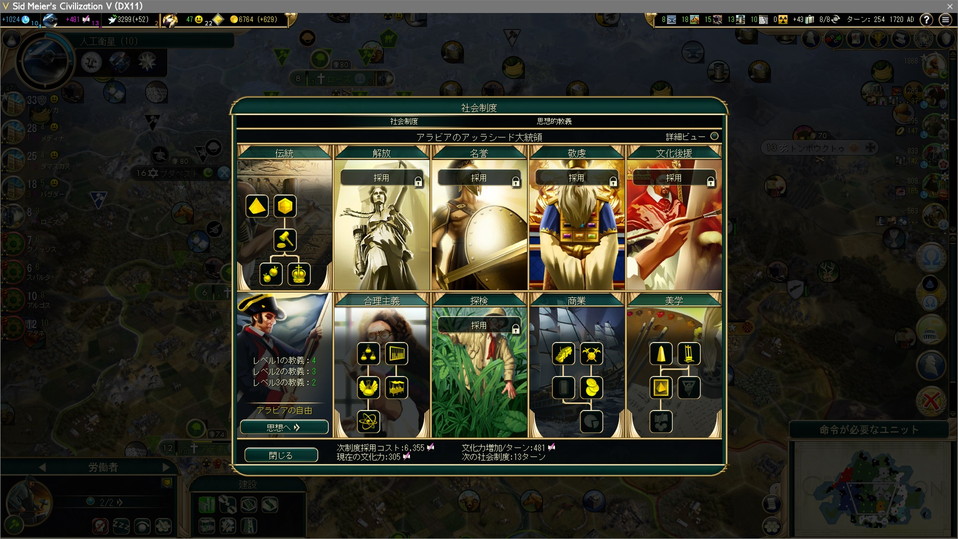
Task: Adopt the 探検 (Exploration) policy tree
Action: coord(478,325)
